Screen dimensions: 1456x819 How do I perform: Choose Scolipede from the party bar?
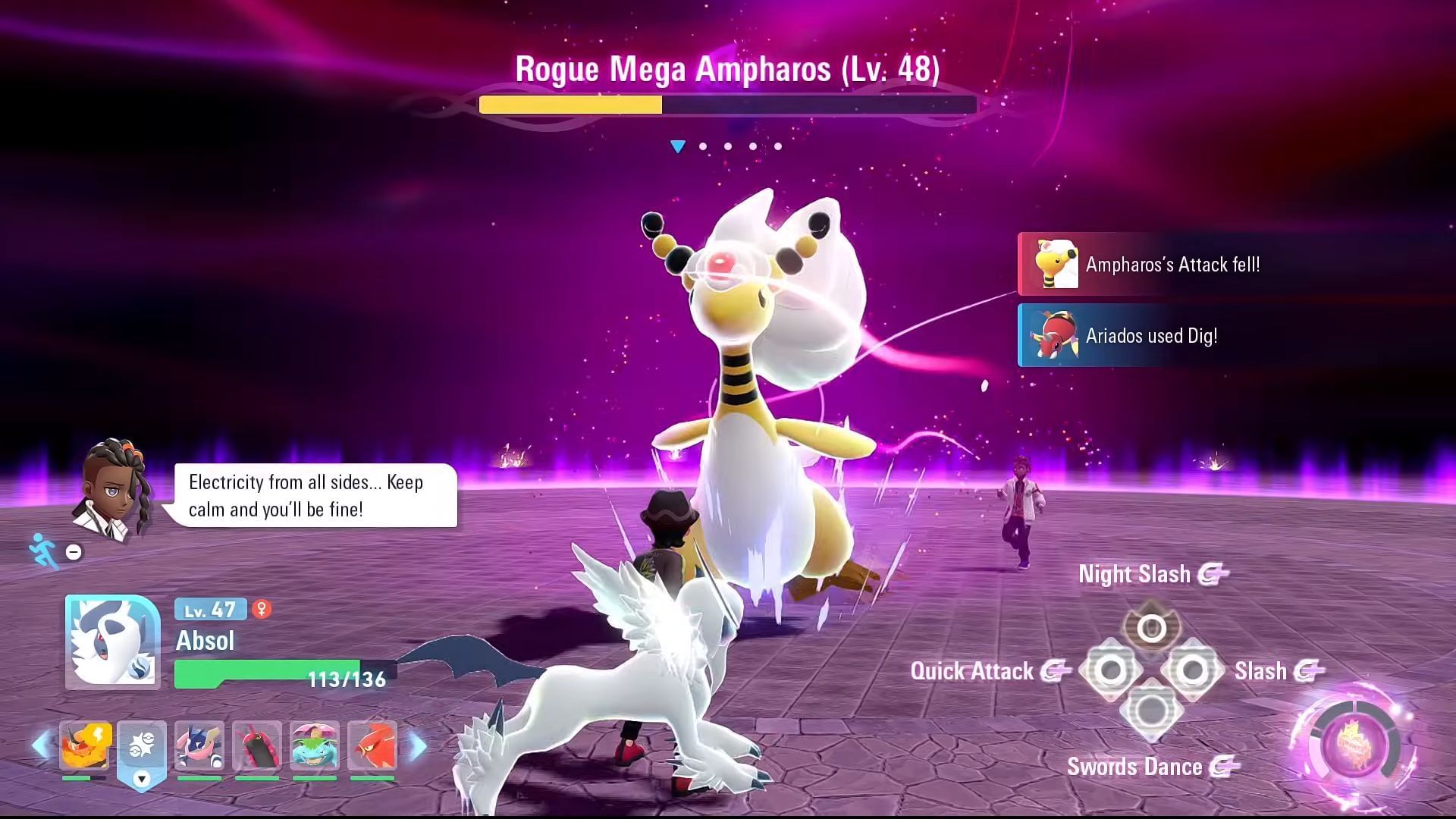point(257,746)
